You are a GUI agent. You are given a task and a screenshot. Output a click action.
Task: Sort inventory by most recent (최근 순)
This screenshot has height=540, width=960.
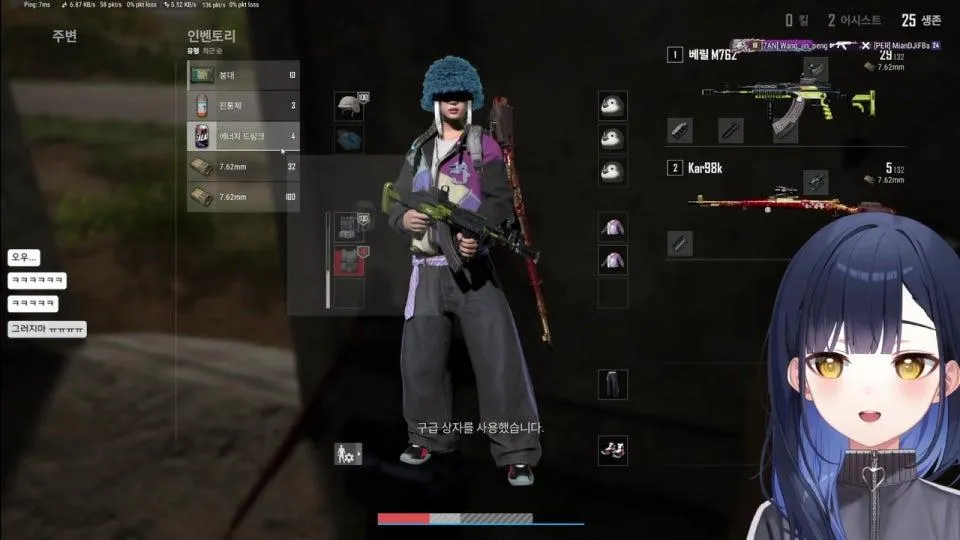(x=213, y=50)
